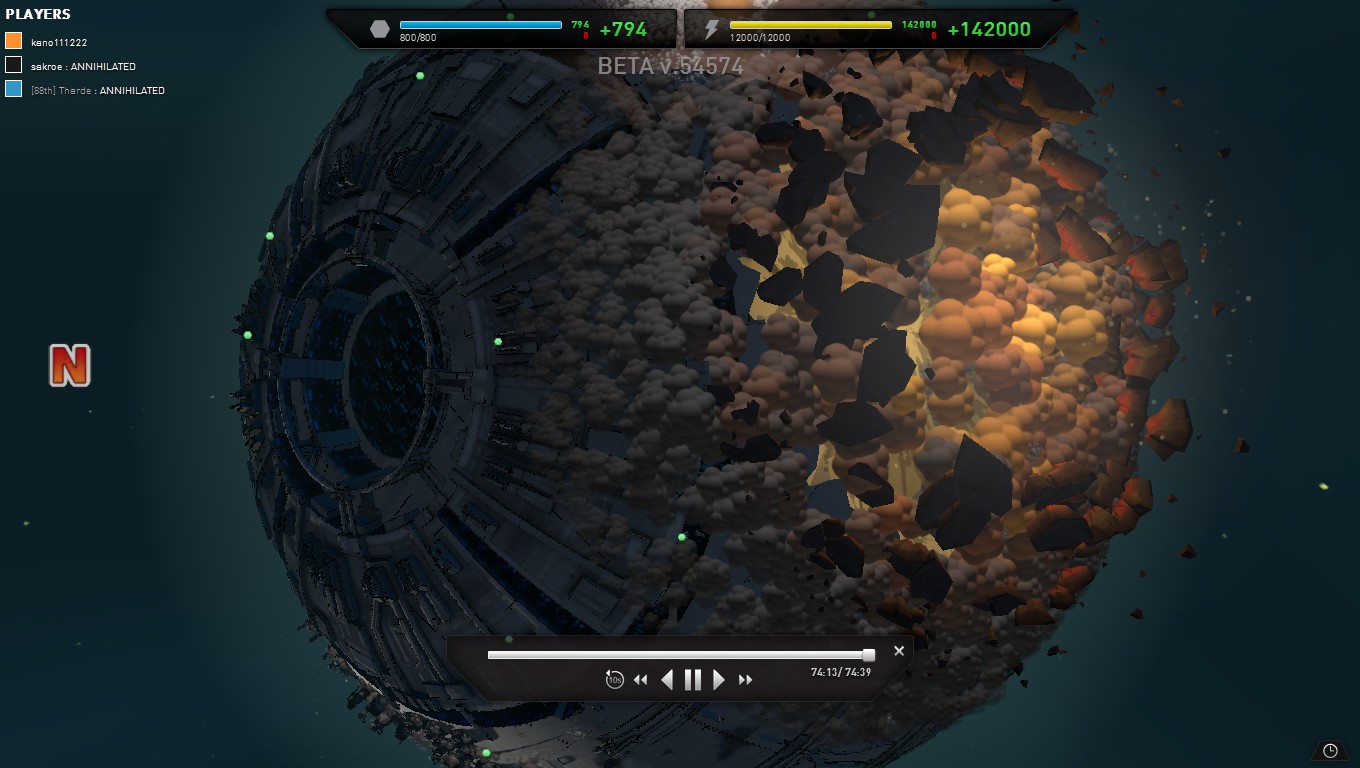Close the Chronocam control panel
Viewport: 1360px width, 768px height.
tap(898, 650)
